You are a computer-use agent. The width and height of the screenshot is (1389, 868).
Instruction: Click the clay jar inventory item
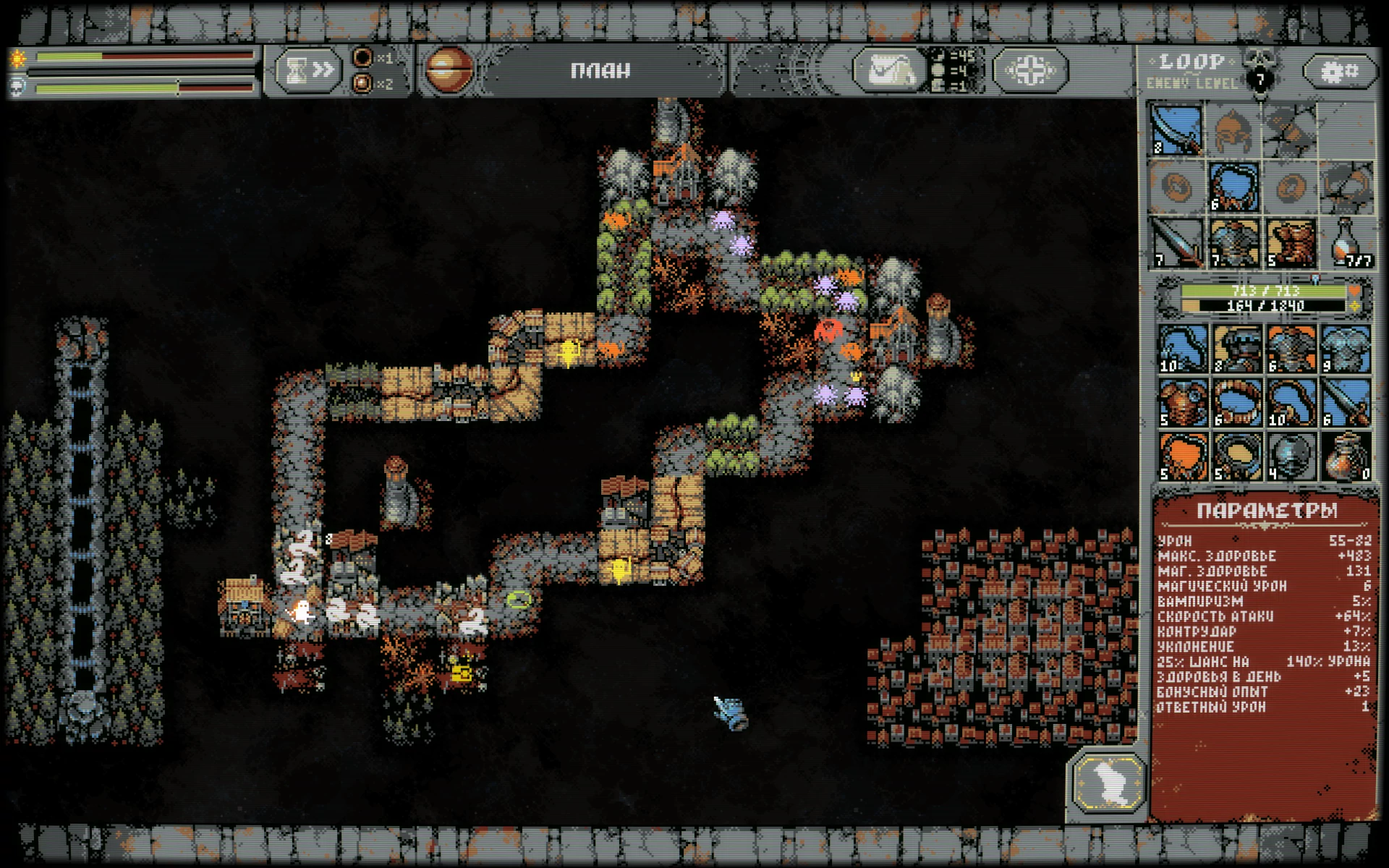click(x=1346, y=456)
